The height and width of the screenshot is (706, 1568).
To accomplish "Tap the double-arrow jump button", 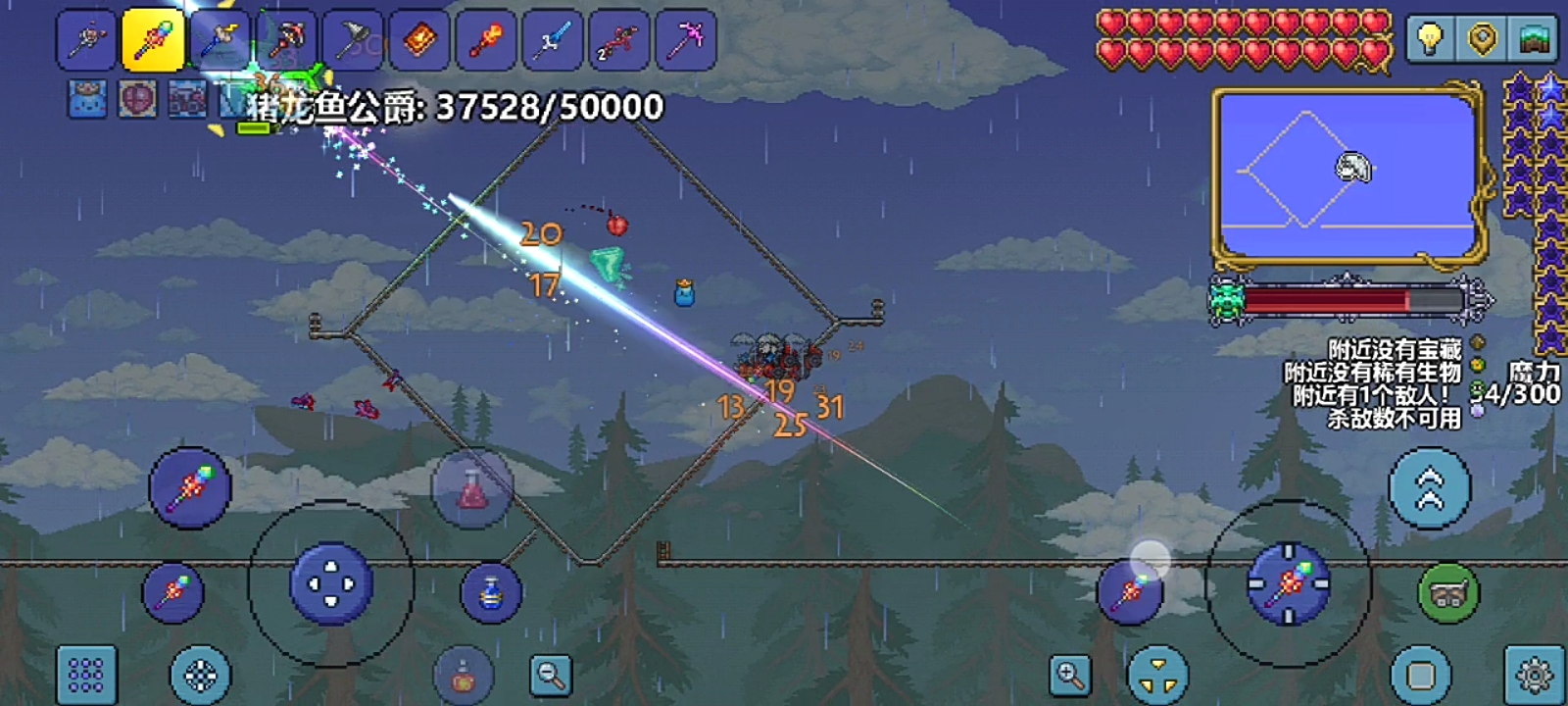I will (1430, 487).
